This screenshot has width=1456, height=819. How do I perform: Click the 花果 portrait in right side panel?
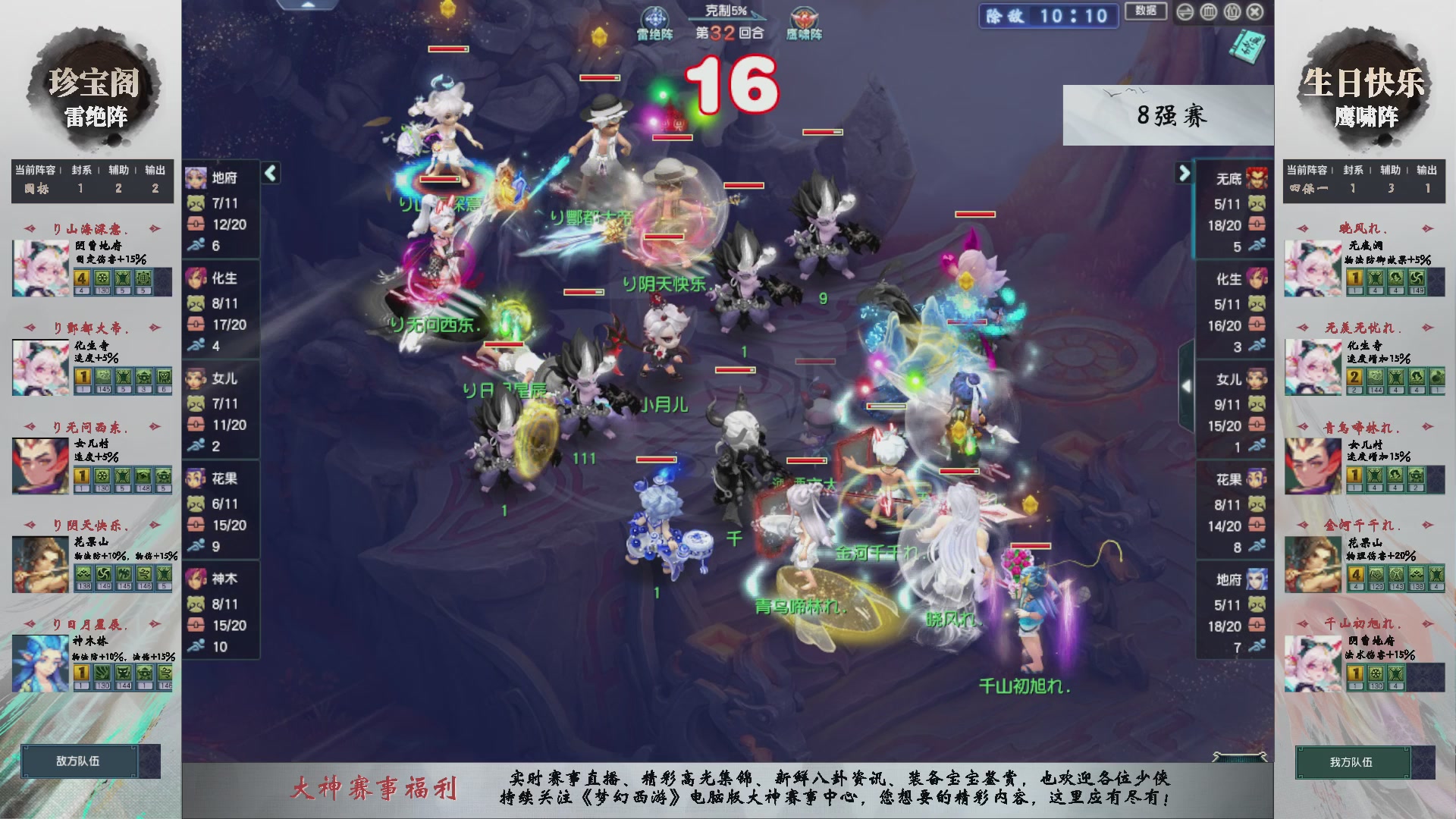[1255, 478]
